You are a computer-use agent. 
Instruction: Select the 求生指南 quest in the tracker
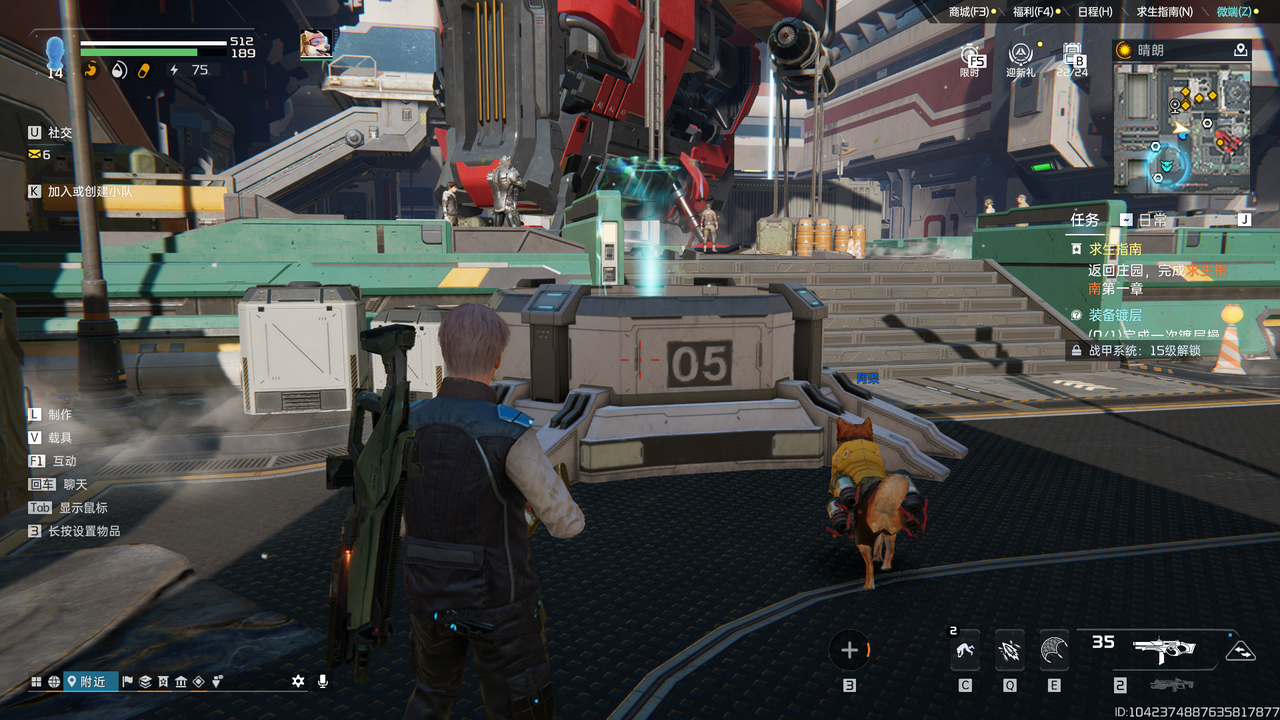pyautogui.click(x=1115, y=249)
